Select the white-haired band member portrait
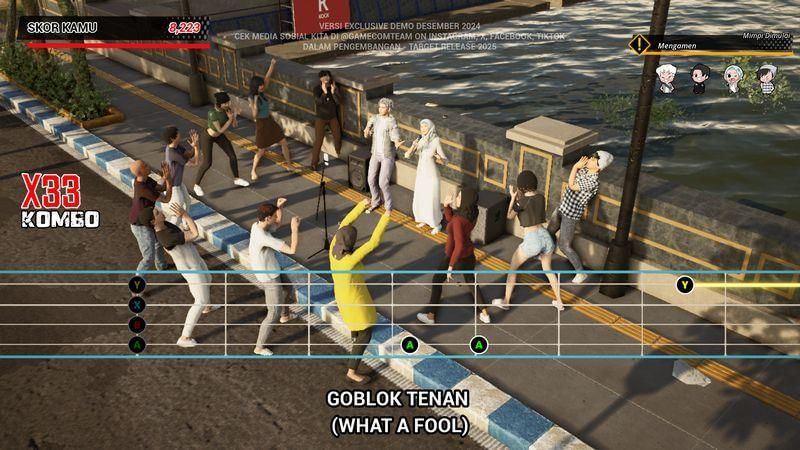 pos(666,78)
